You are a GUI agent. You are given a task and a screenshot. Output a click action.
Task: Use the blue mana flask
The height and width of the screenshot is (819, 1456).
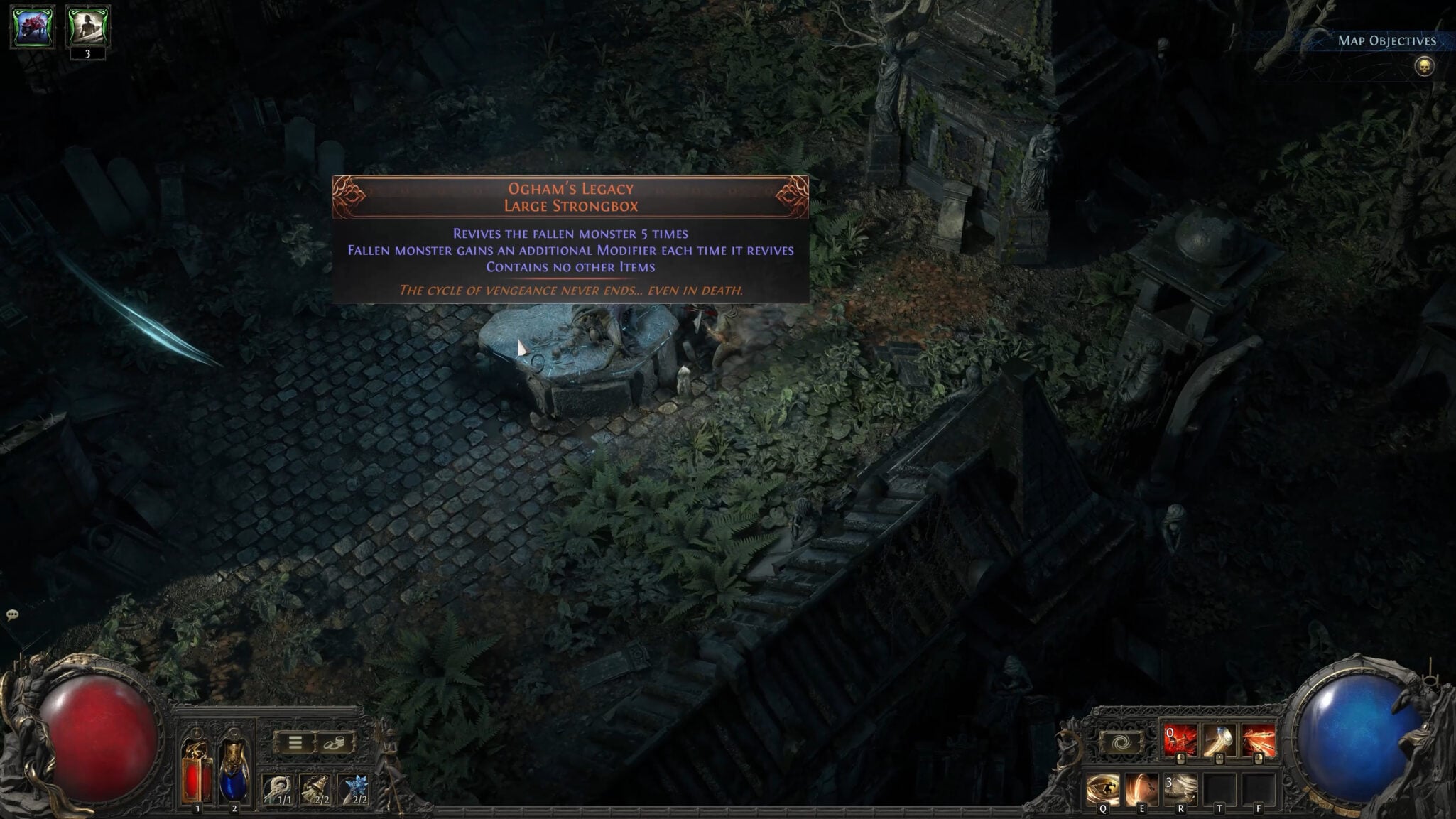(x=234, y=772)
